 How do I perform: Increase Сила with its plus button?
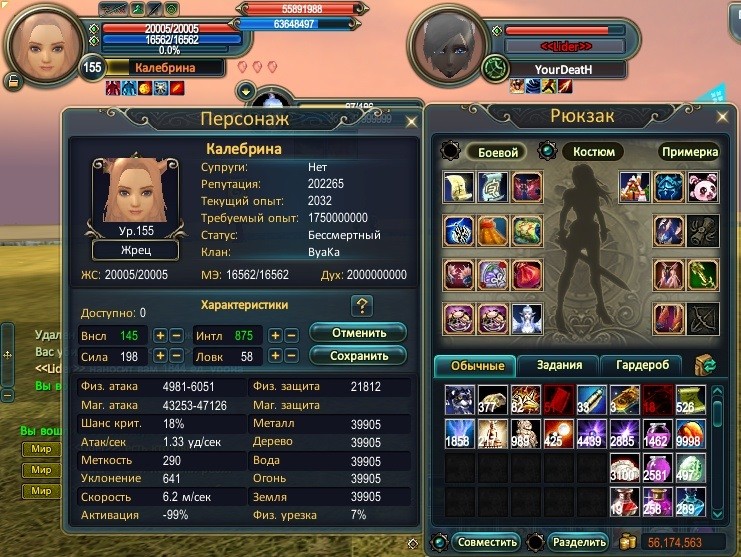[160, 356]
